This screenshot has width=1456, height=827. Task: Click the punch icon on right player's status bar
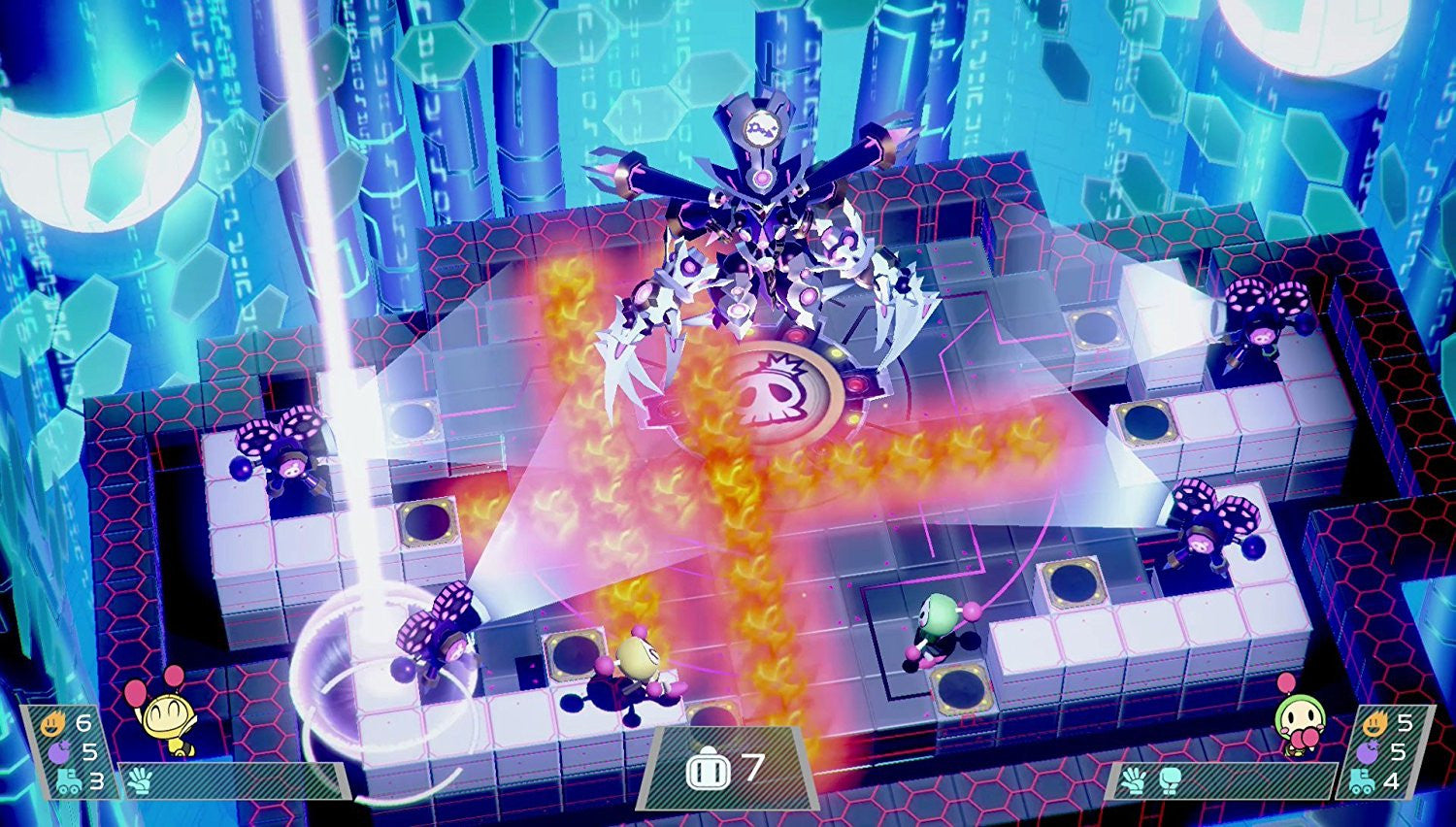tap(1170, 780)
